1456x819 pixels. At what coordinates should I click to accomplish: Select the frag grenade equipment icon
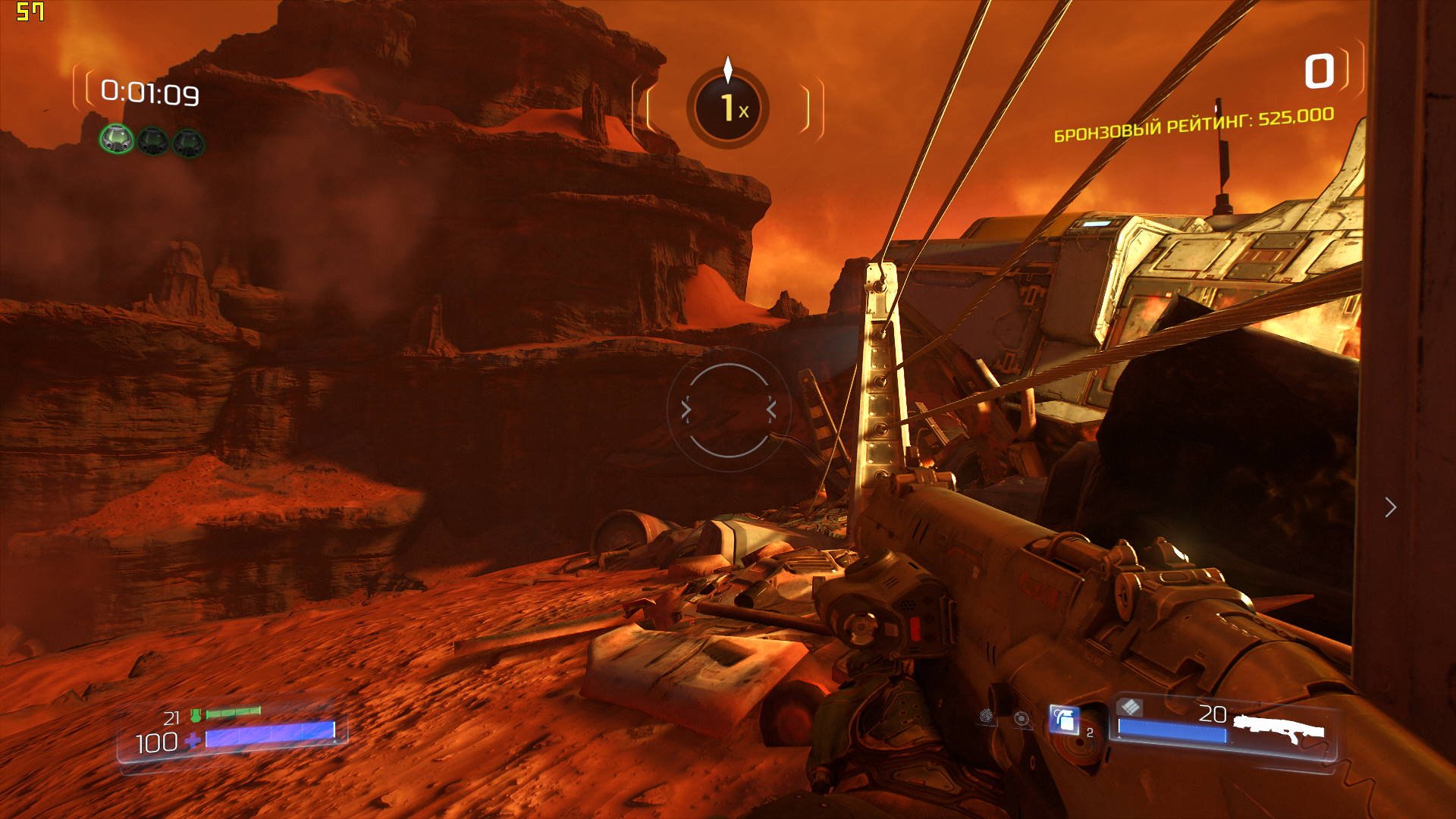point(1063,719)
